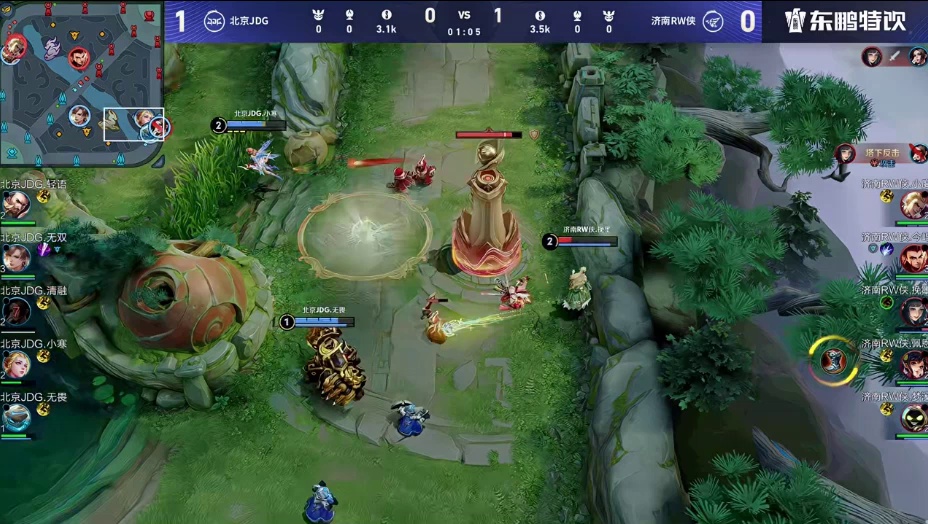The image size is (928, 524).
Task: Click the 济南RW侠 team logo in scoreboard
Action: tap(714, 20)
